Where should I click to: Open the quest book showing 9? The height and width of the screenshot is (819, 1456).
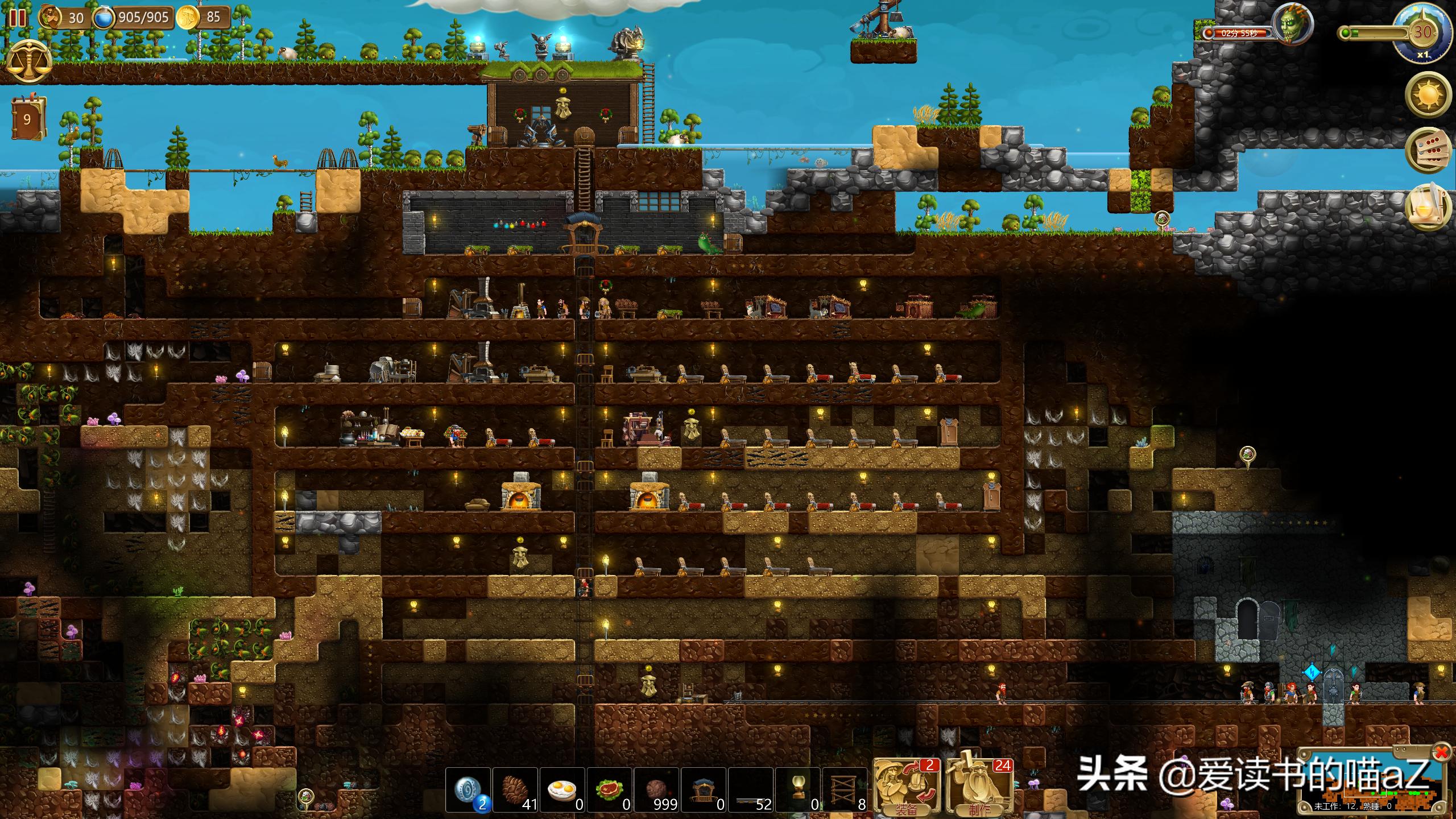[x=27, y=119]
